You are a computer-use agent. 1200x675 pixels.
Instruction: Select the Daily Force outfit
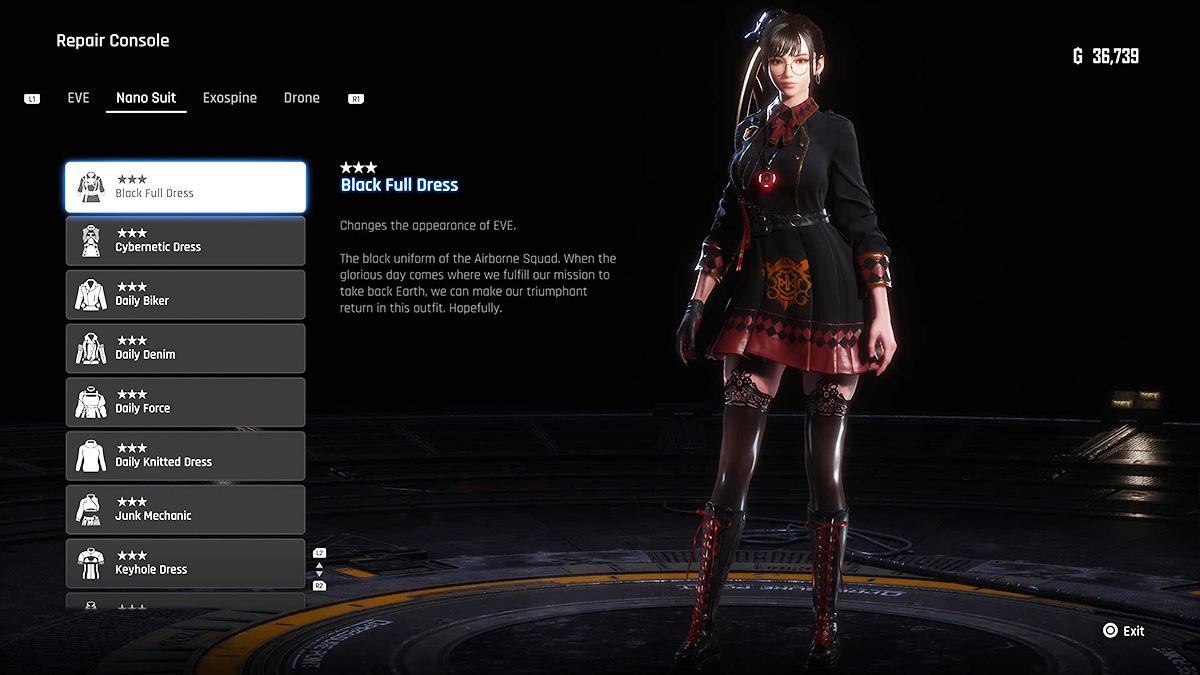(185, 403)
